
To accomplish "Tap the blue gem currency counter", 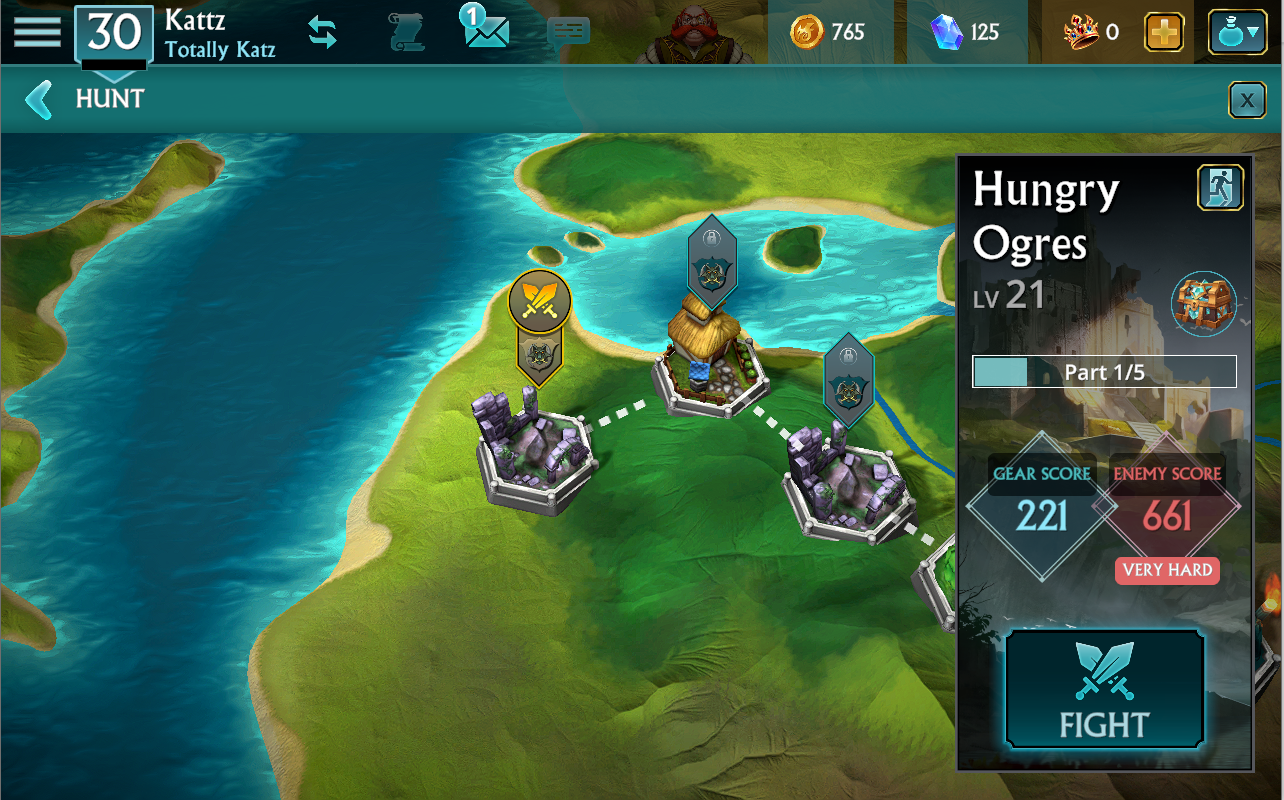I will tap(965, 32).
